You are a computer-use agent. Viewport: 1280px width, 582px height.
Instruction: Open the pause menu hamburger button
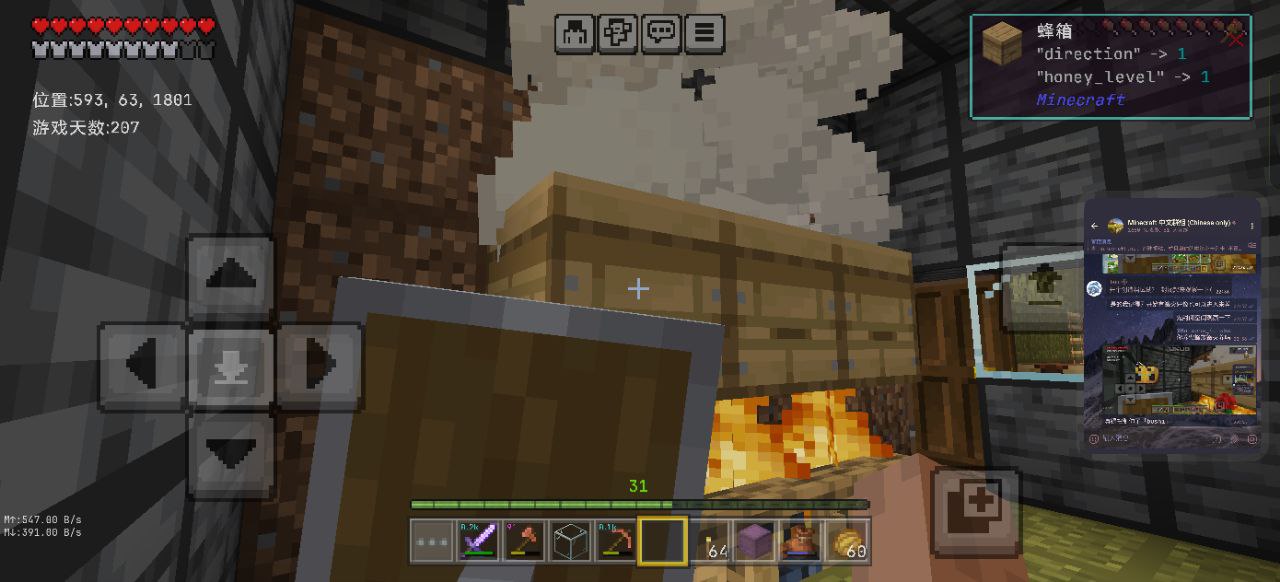[704, 33]
